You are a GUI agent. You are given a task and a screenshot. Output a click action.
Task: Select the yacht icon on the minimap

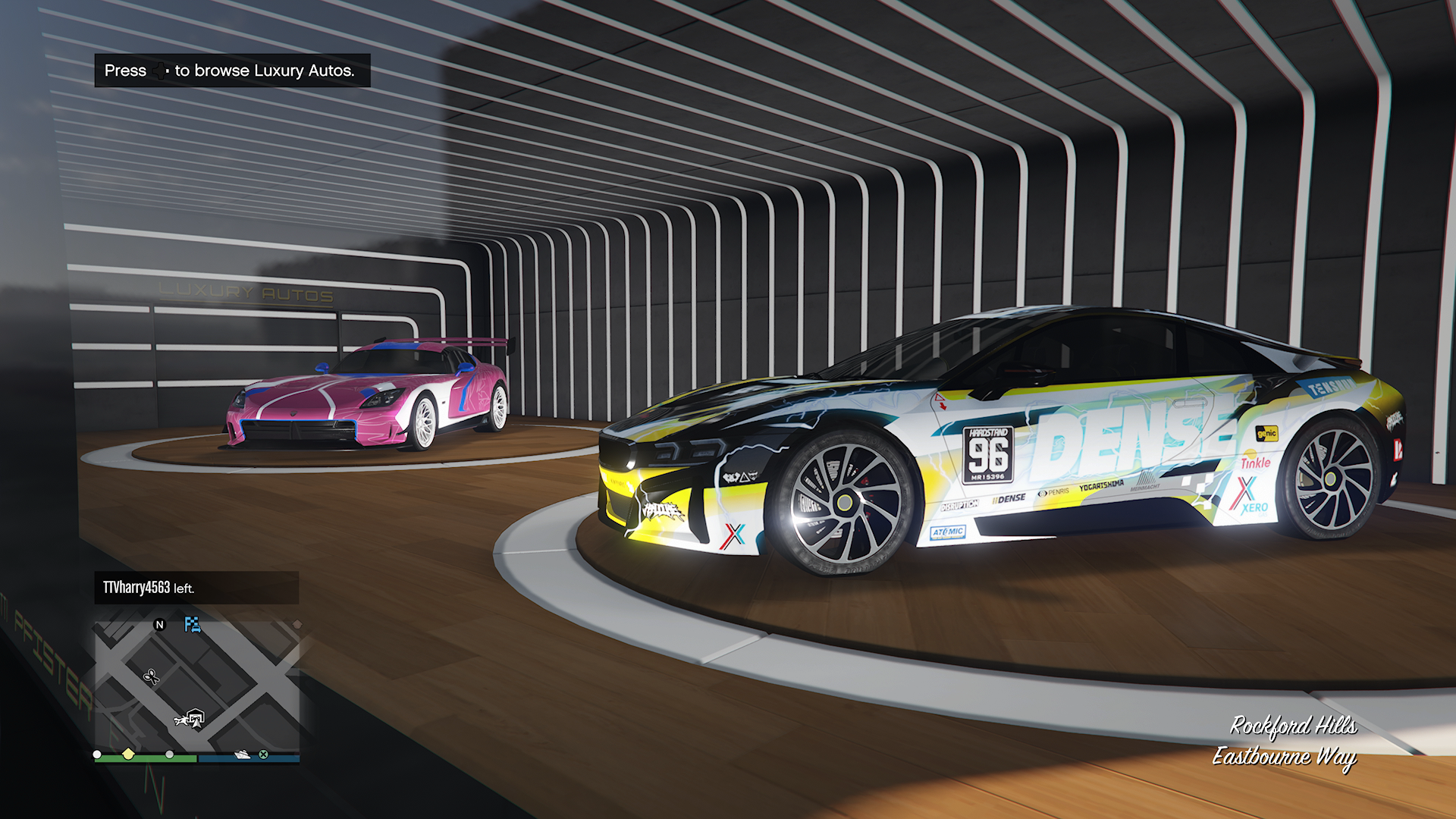click(x=242, y=755)
